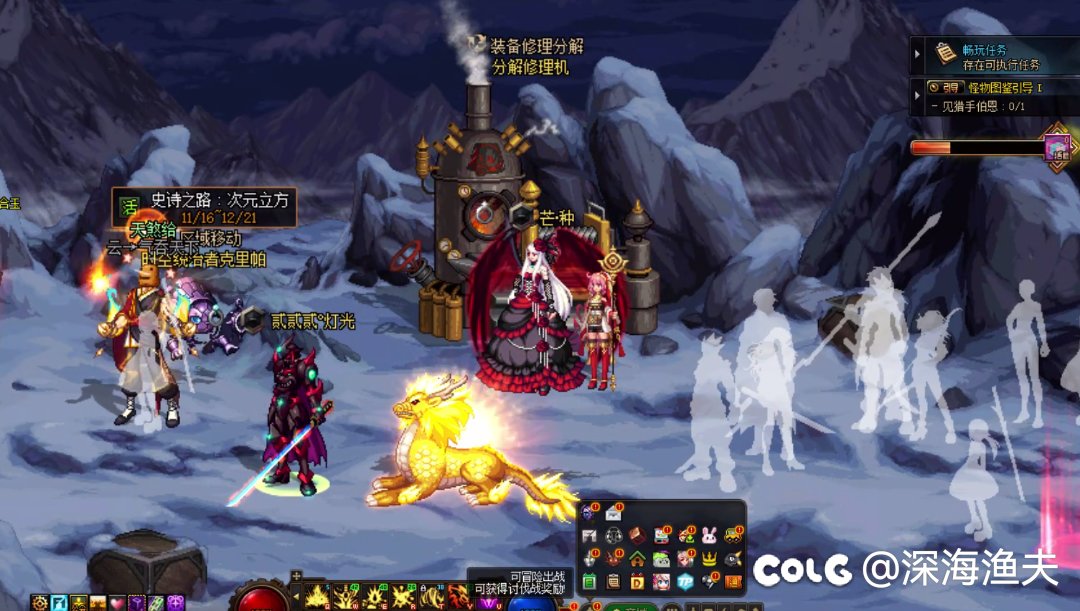1080x611 pixels.
Task: Expand the skill bar plus button
Action: (x=296, y=576)
